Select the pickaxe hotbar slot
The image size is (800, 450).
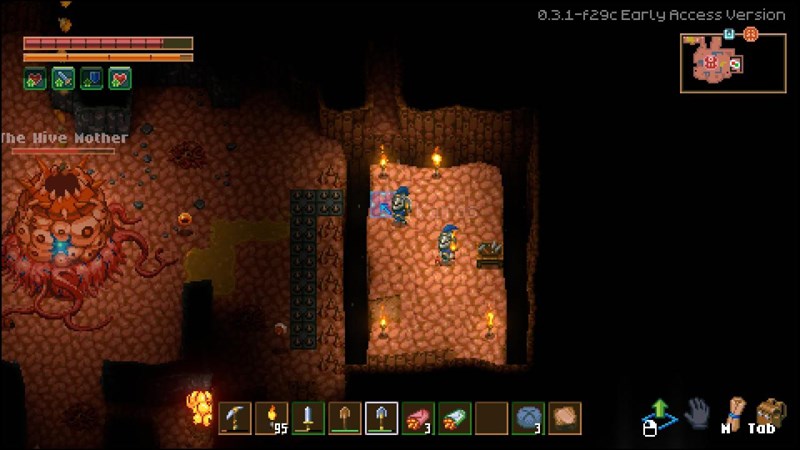[x=235, y=418]
